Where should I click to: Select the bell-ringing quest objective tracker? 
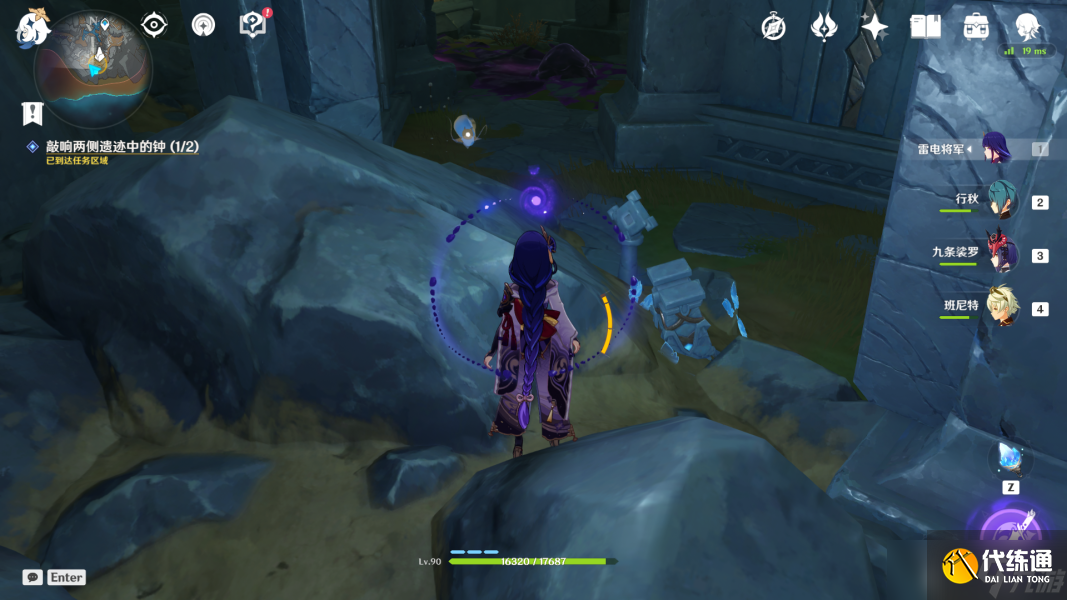pyautogui.click(x=122, y=147)
